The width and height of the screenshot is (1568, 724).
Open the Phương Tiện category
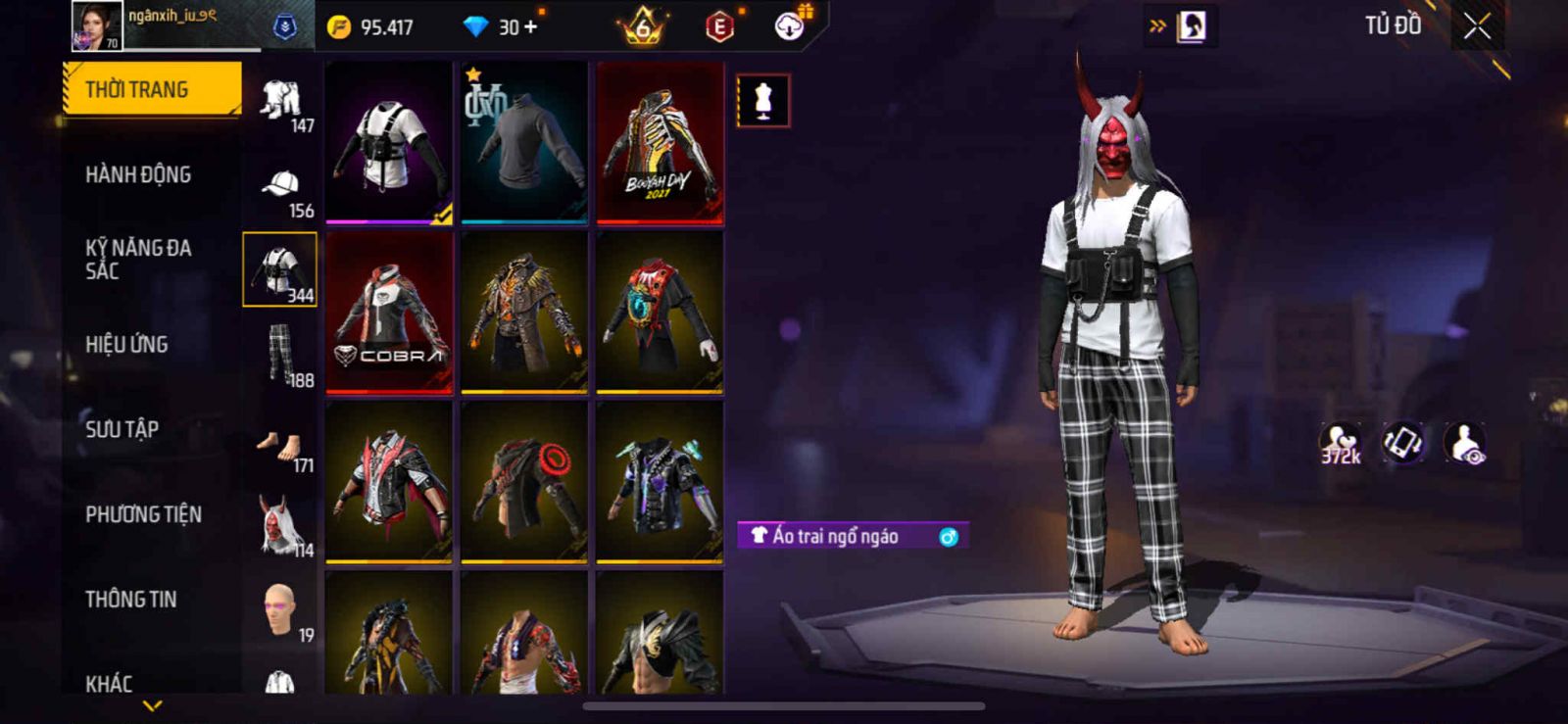pyautogui.click(x=143, y=514)
